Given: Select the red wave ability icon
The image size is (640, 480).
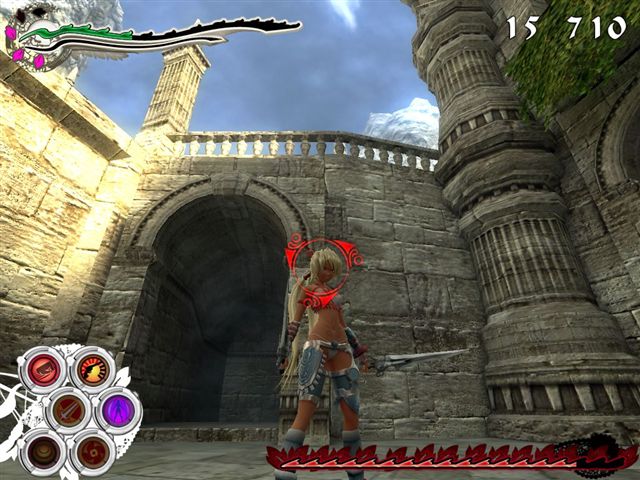Looking at the screenshot, I should [x=43, y=371].
